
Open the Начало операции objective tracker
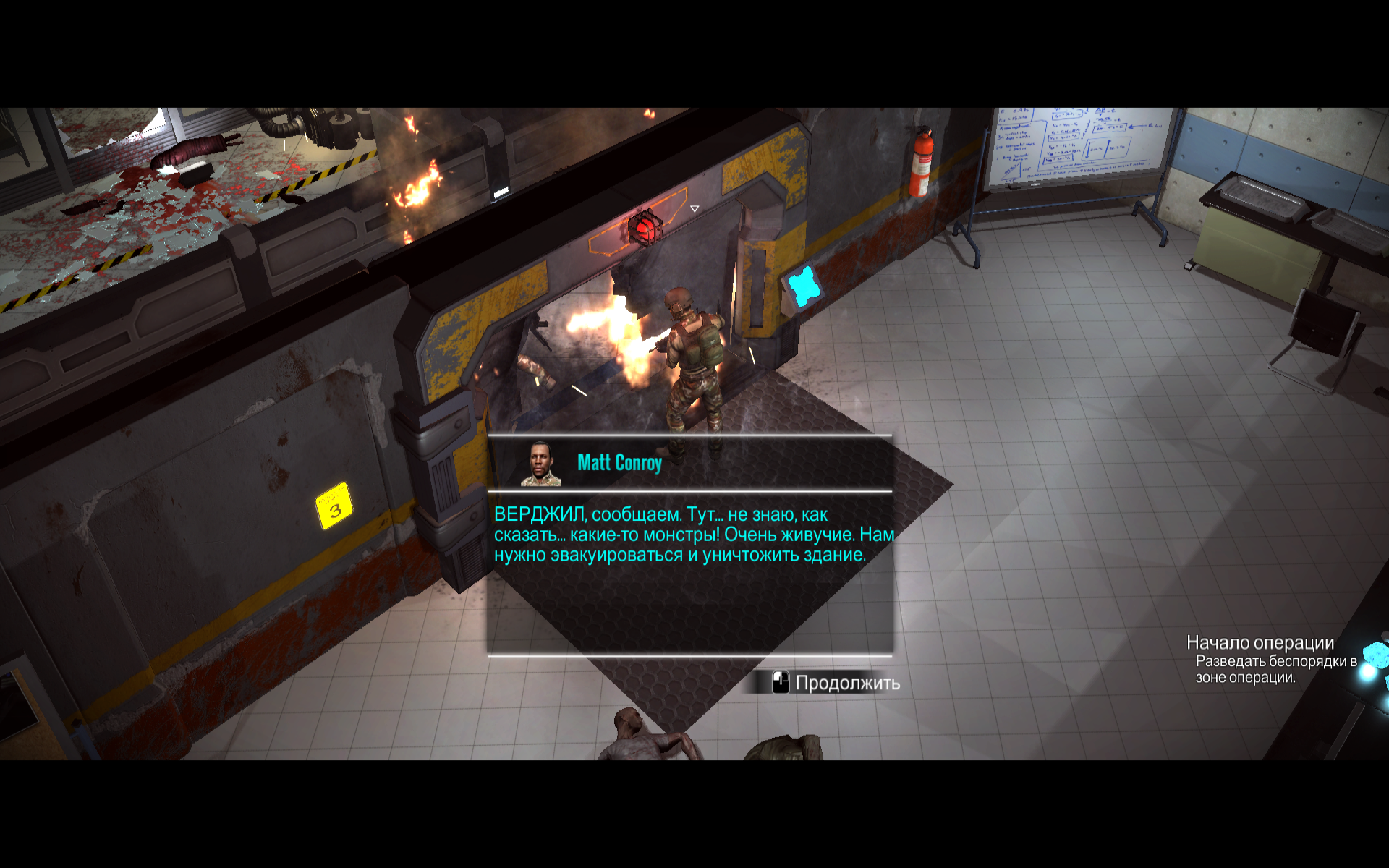coord(1260,643)
